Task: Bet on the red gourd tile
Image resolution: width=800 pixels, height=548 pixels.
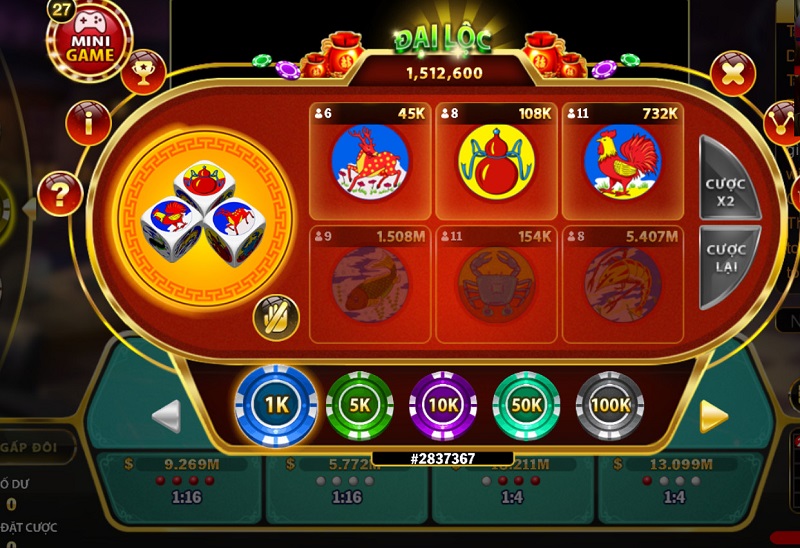Action: click(496, 160)
